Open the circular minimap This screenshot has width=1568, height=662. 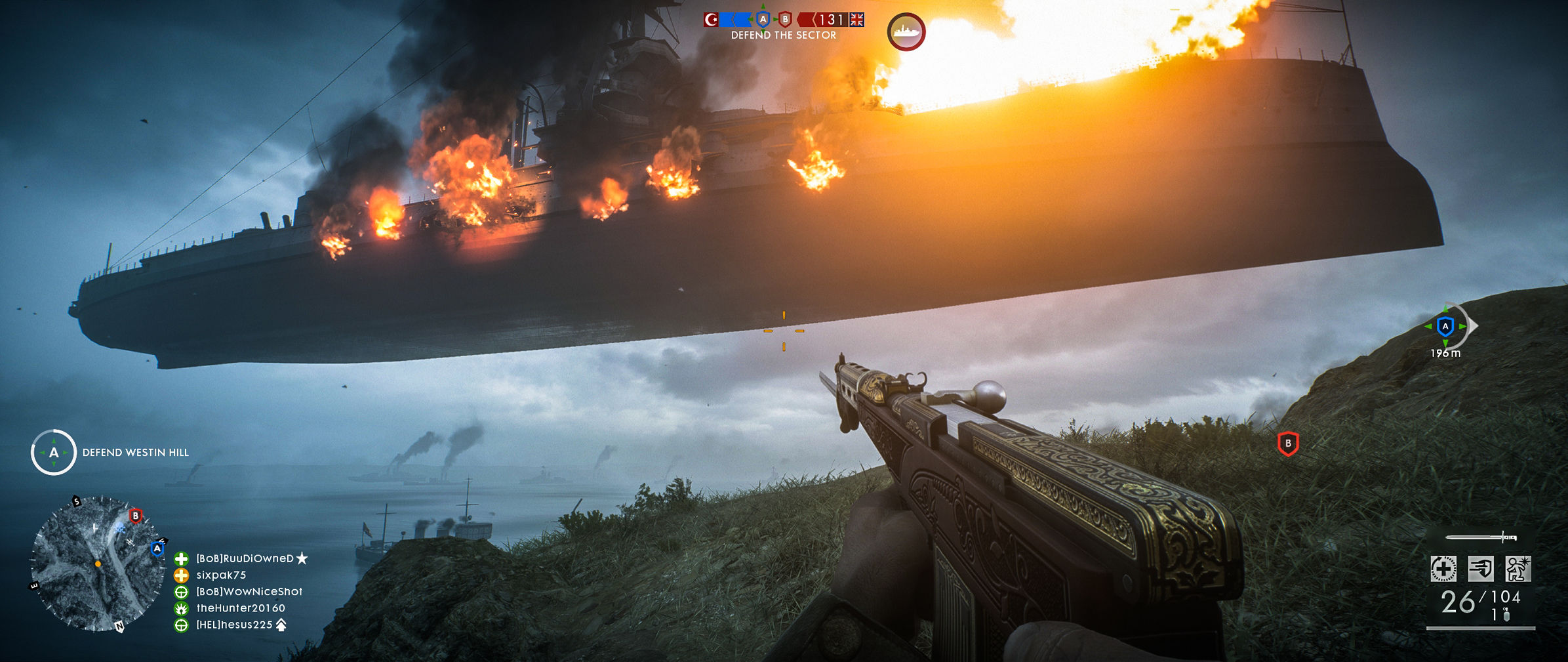(97, 563)
